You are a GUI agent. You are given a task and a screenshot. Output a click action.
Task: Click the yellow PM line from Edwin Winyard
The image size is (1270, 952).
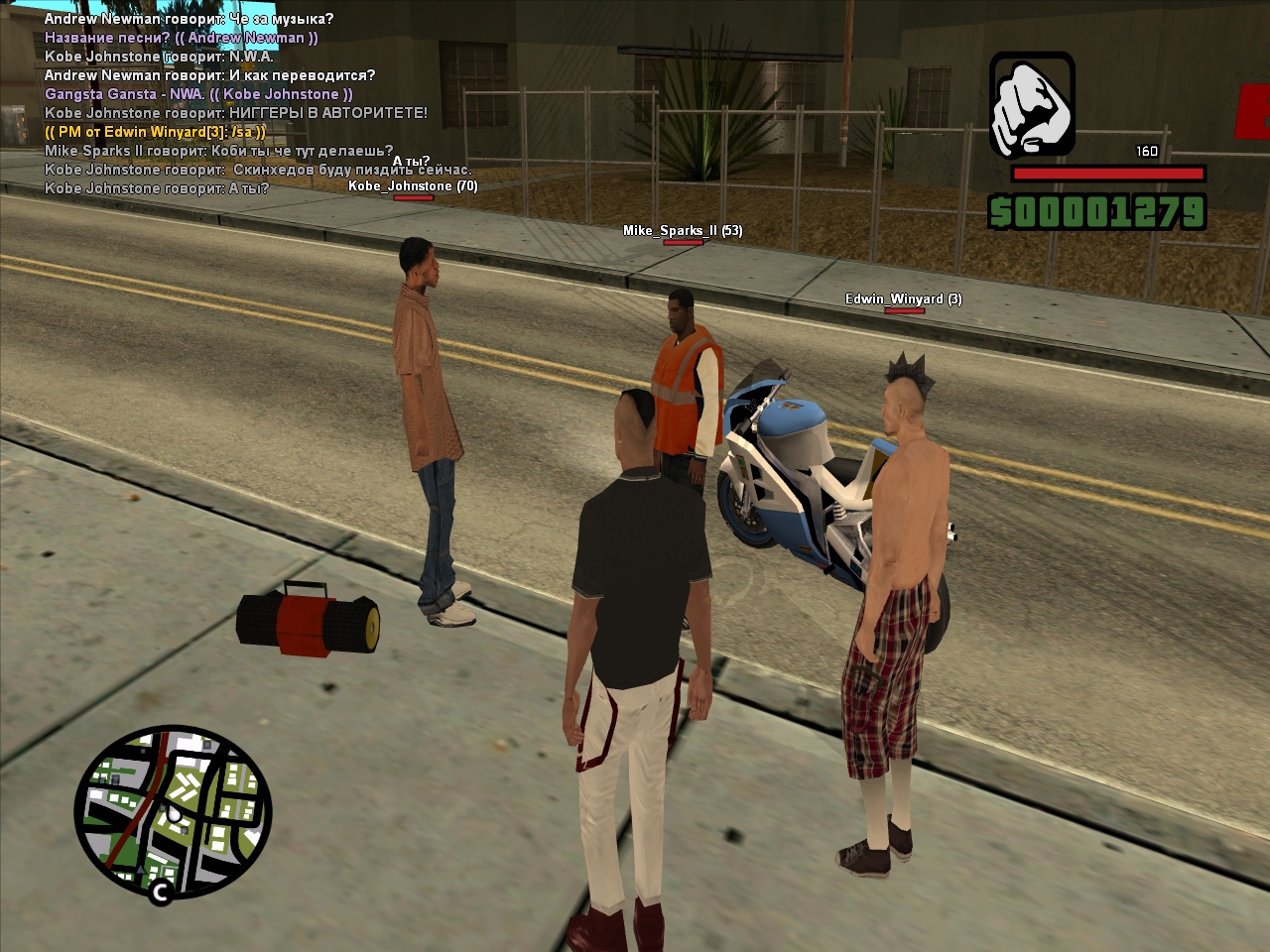pos(155,132)
